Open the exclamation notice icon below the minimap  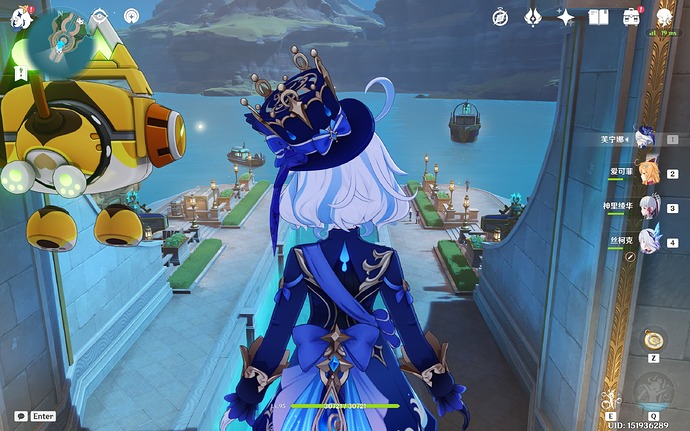[21, 73]
